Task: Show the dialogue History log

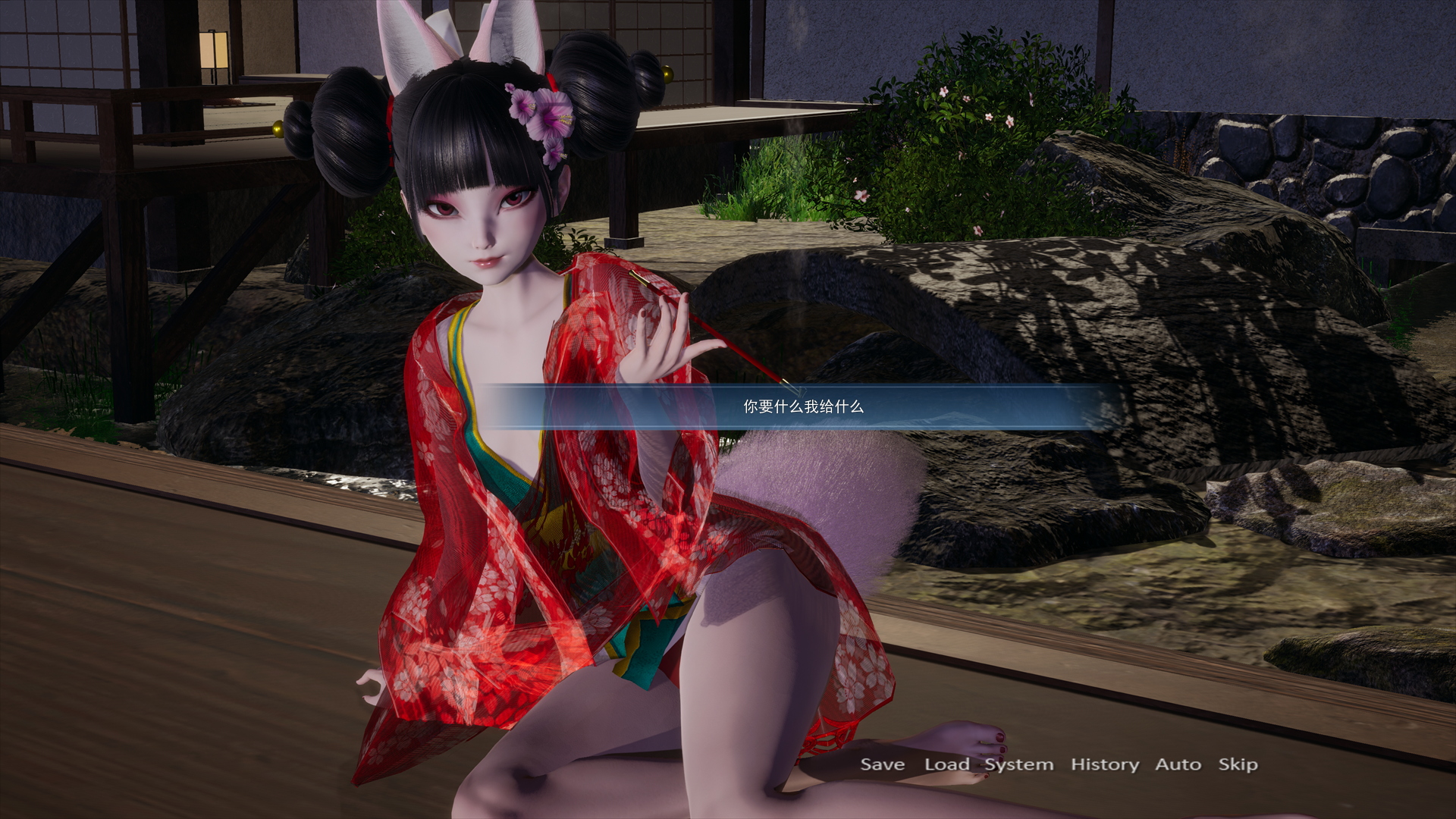Action: pyautogui.click(x=1104, y=764)
